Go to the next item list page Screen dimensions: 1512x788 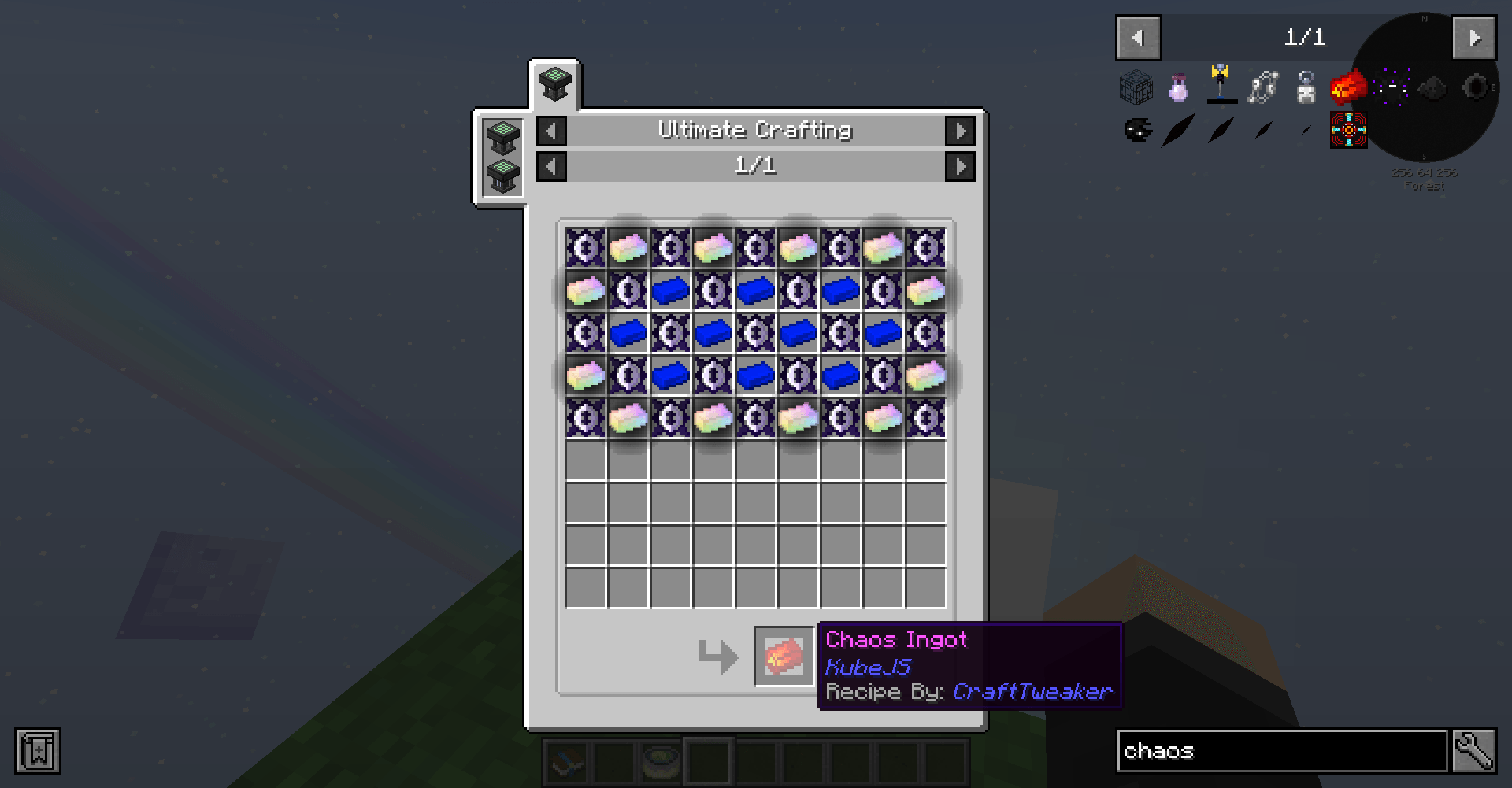[x=1473, y=38]
